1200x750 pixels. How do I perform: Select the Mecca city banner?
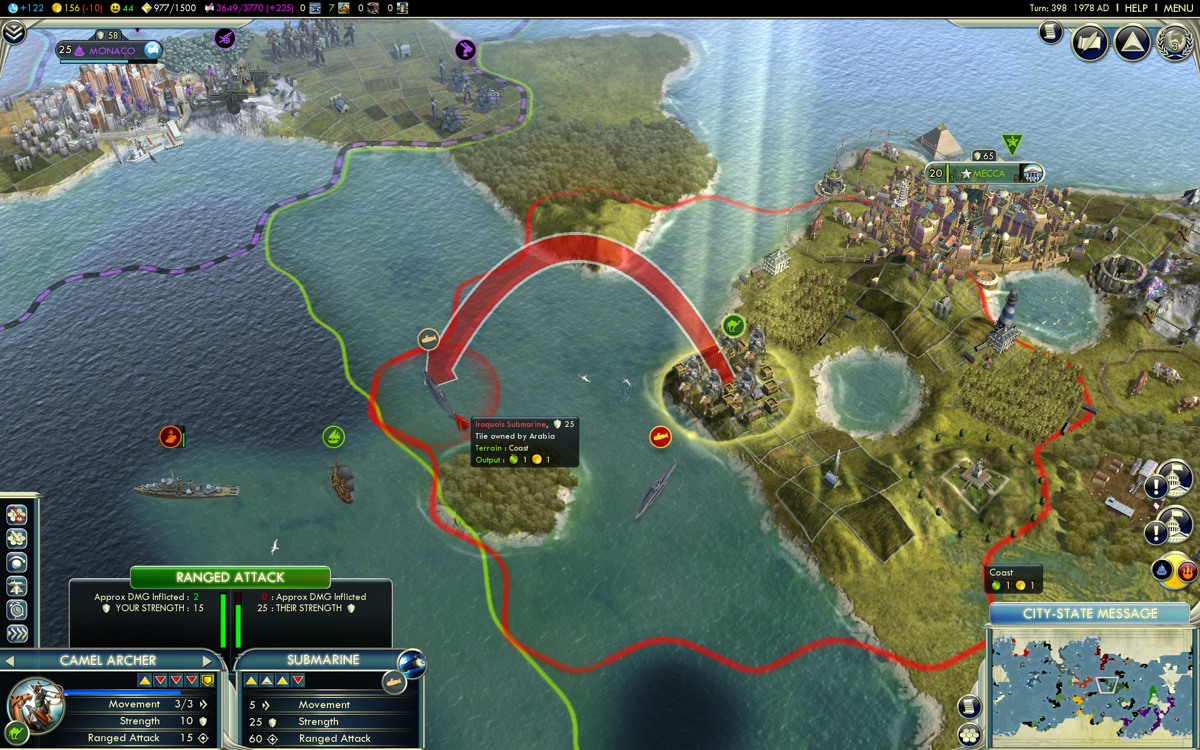985,173
